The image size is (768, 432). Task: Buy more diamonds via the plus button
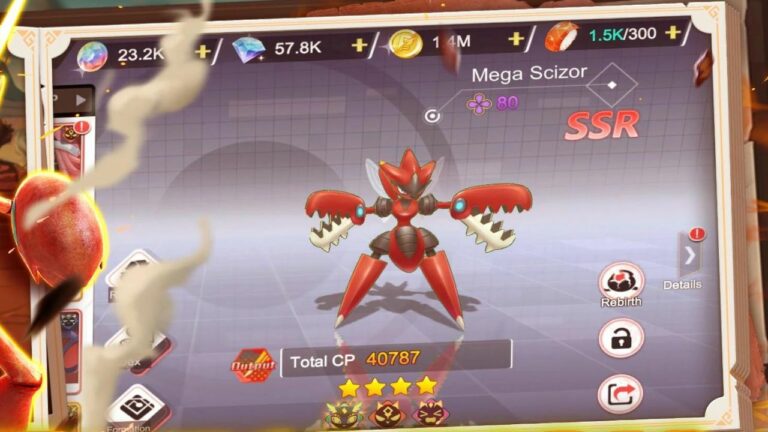[x=359, y=45]
